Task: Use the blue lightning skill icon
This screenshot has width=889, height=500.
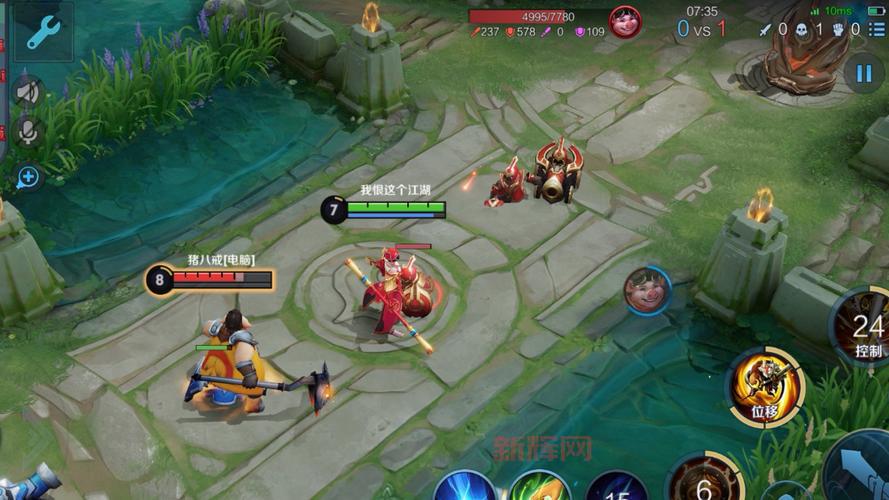Action: (465, 488)
